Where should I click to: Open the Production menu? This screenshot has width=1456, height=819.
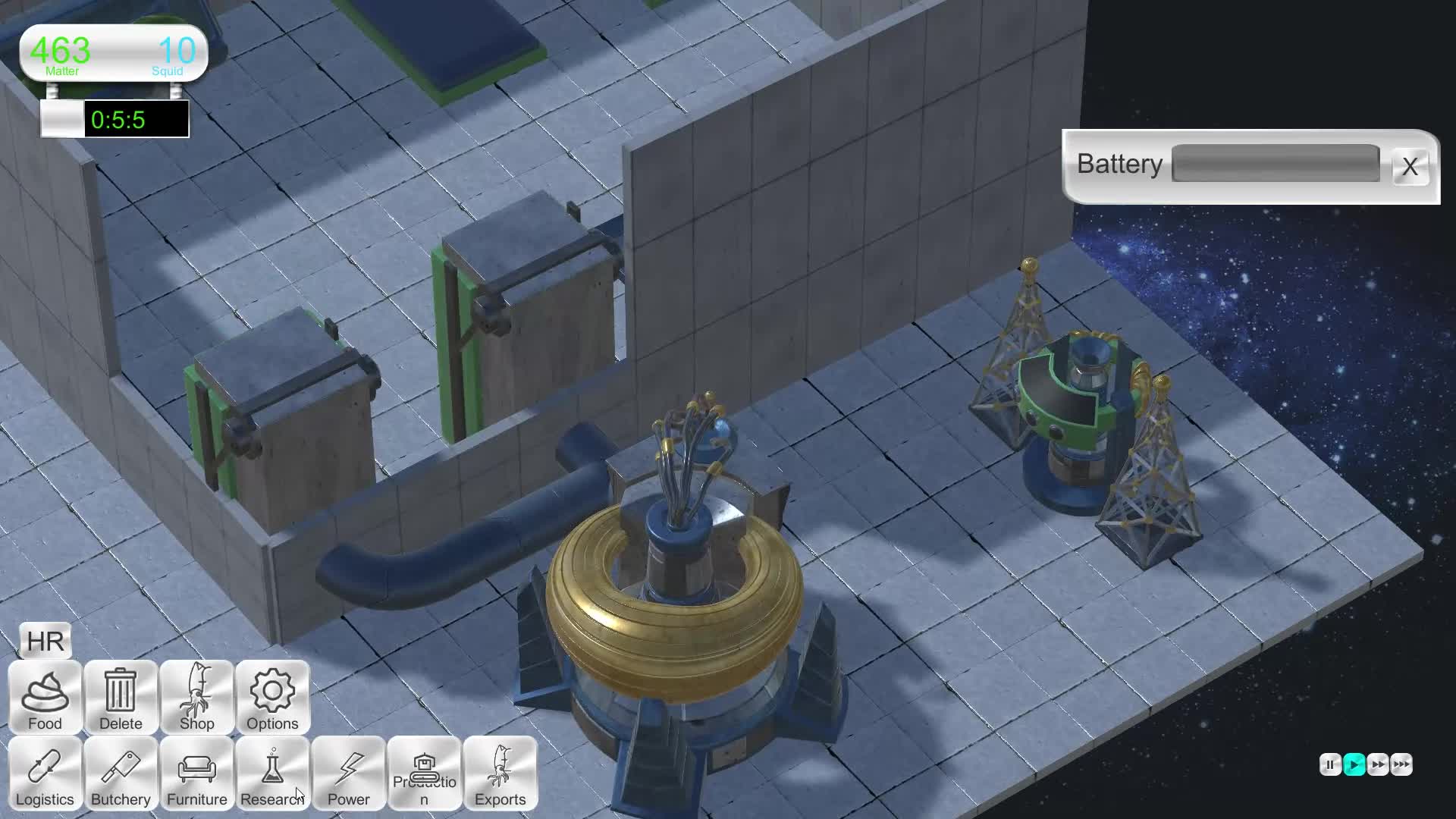(425, 773)
